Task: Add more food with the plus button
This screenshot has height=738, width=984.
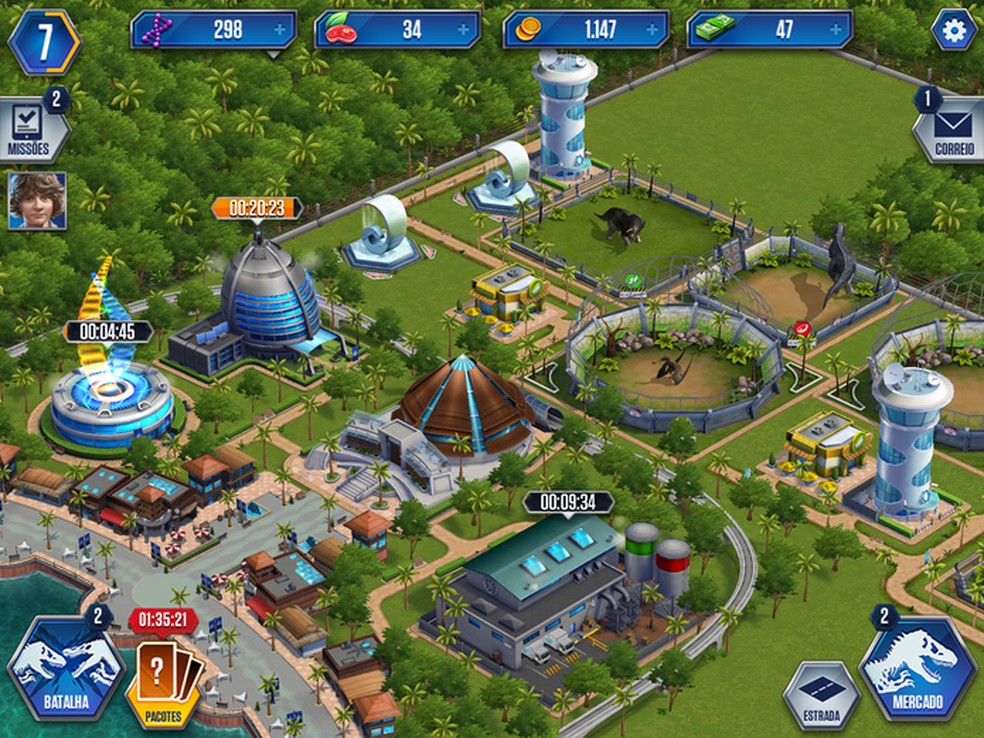Action: [463, 30]
